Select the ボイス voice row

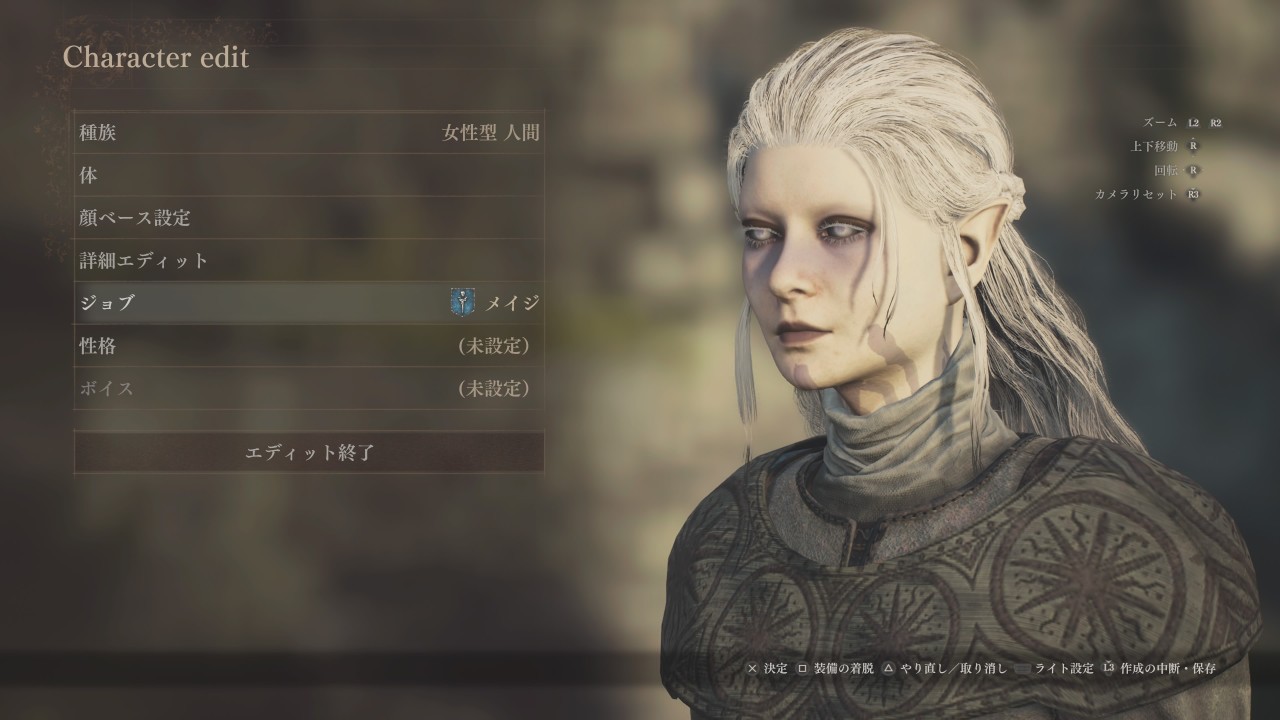[309, 388]
